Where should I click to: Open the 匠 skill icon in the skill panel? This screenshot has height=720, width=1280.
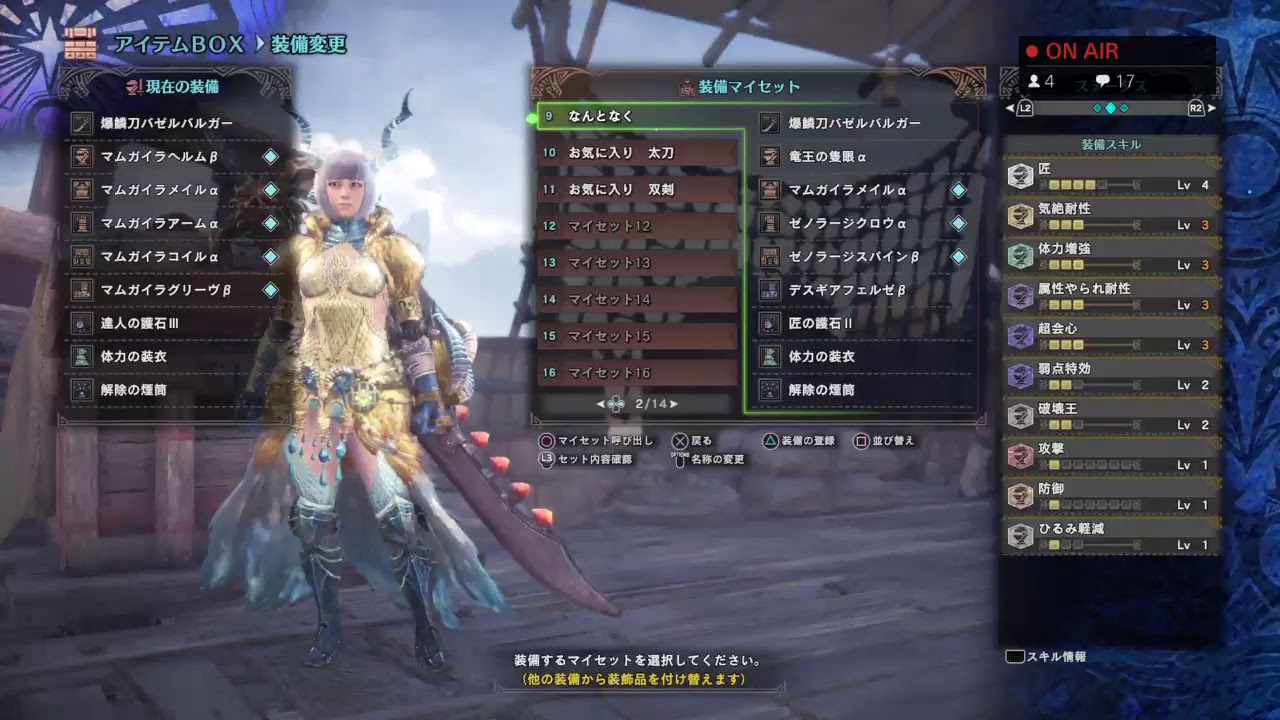click(1020, 175)
